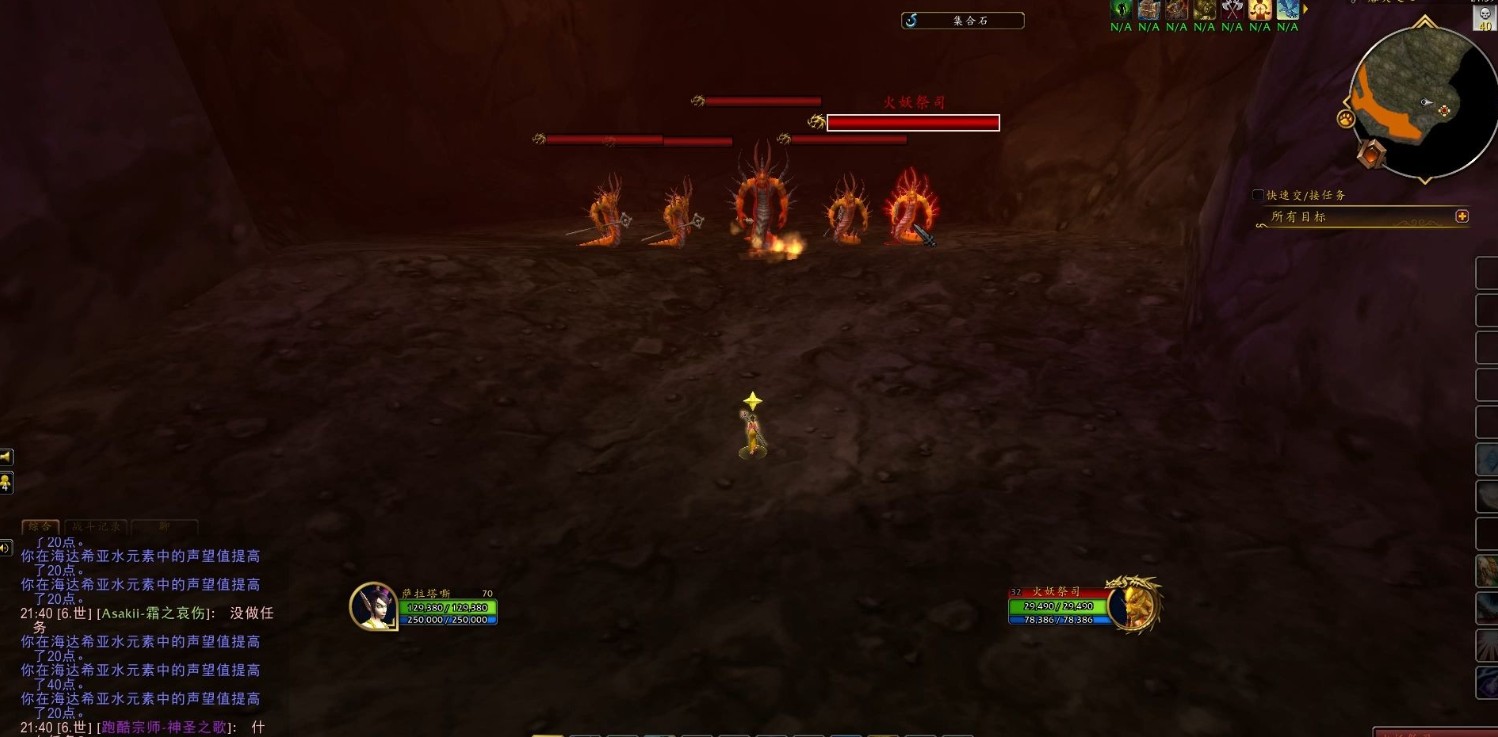Screen dimensions: 1498x737
Task: Select the blue dragon buff icon
Action: coord(1287,10)
